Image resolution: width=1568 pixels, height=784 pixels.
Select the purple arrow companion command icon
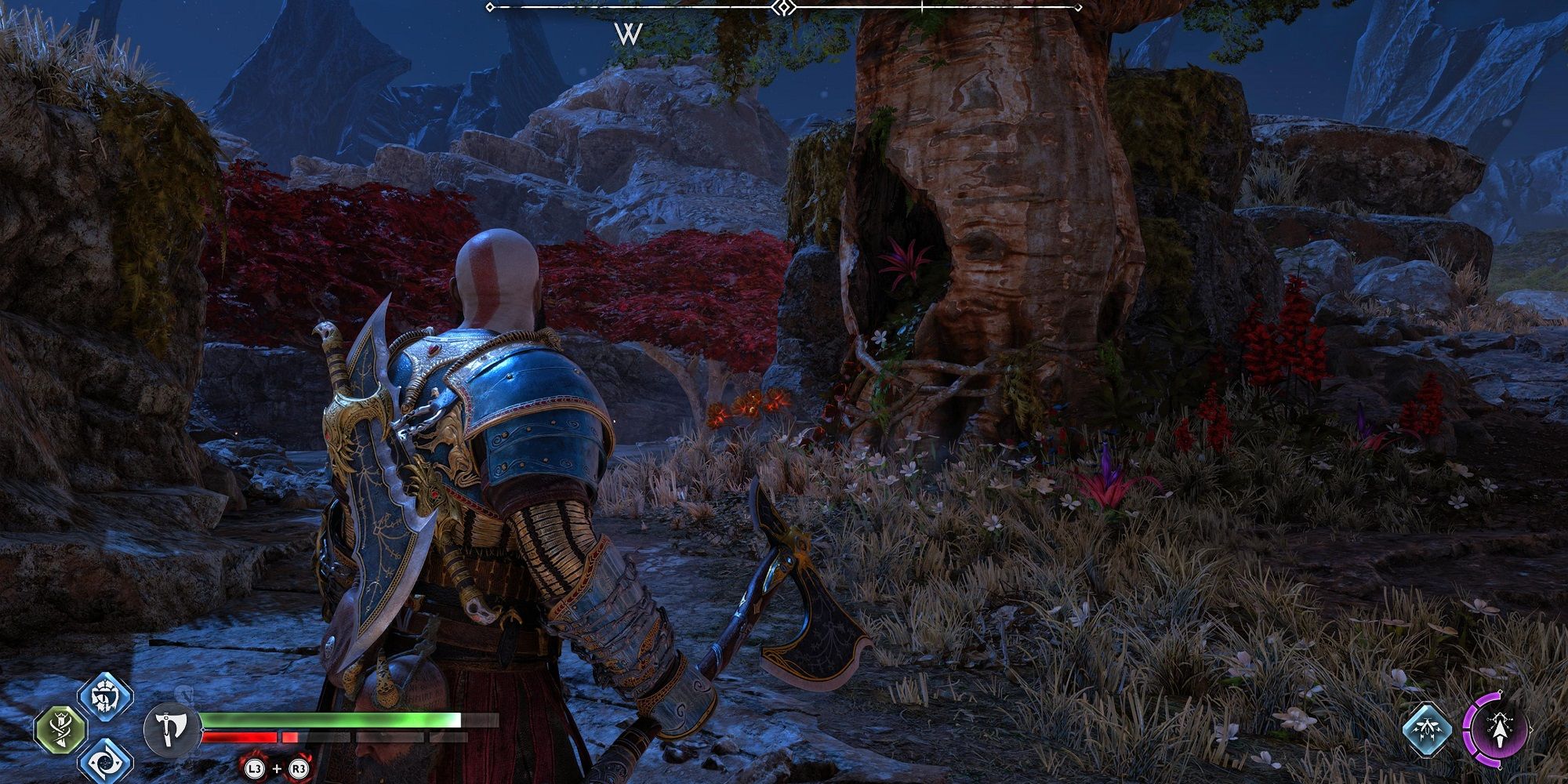pyautogui.click(x=1499, y=730)
